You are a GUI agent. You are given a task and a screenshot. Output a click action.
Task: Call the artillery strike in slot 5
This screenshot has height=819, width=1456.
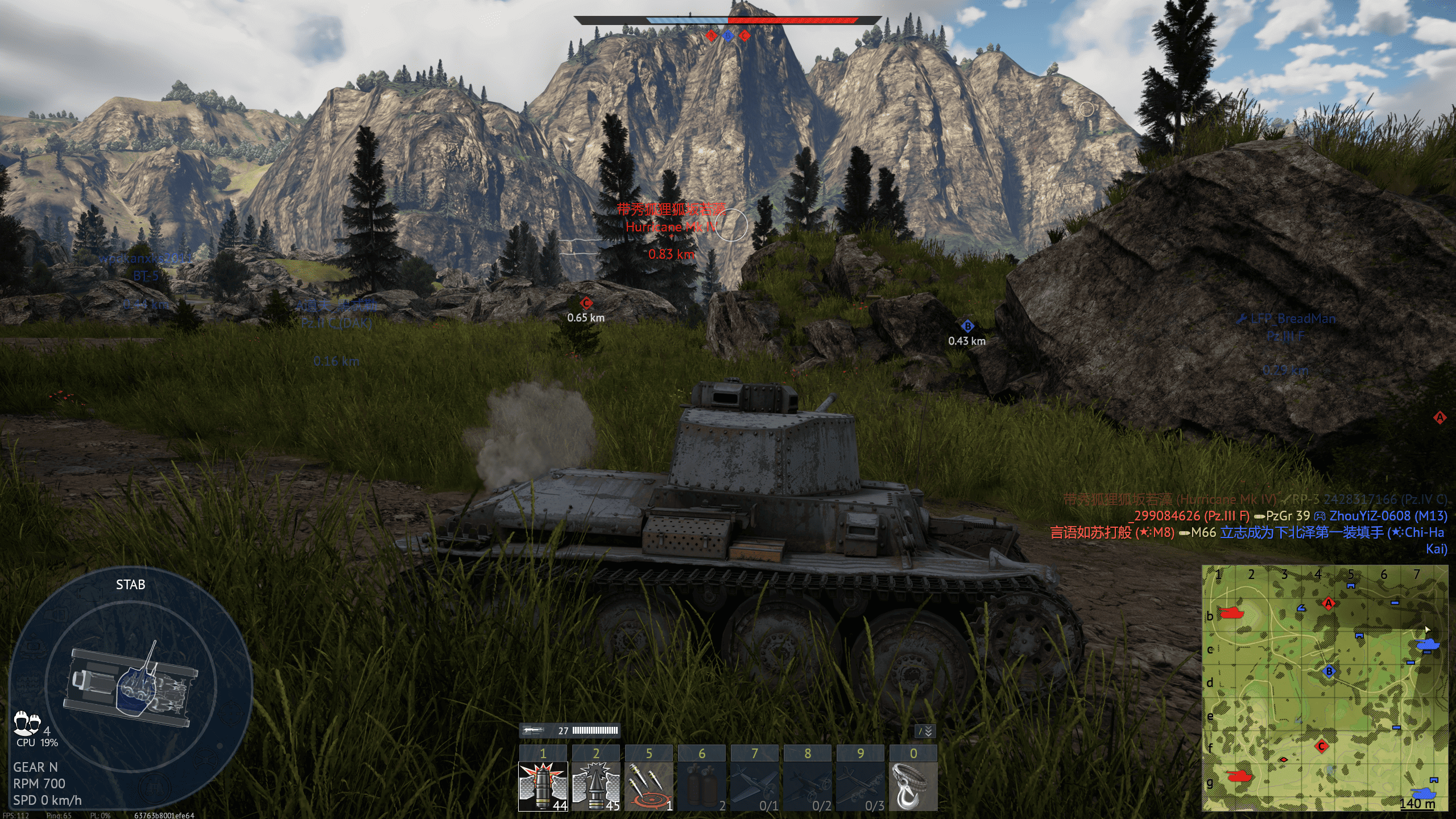(x=648, y=786)
